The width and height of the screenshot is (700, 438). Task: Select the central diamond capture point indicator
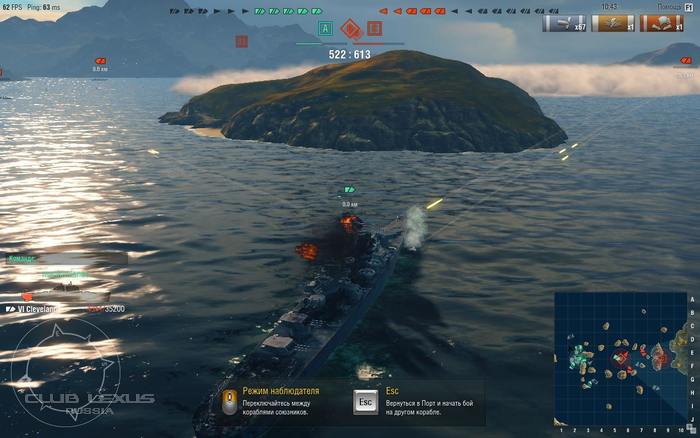350,29
